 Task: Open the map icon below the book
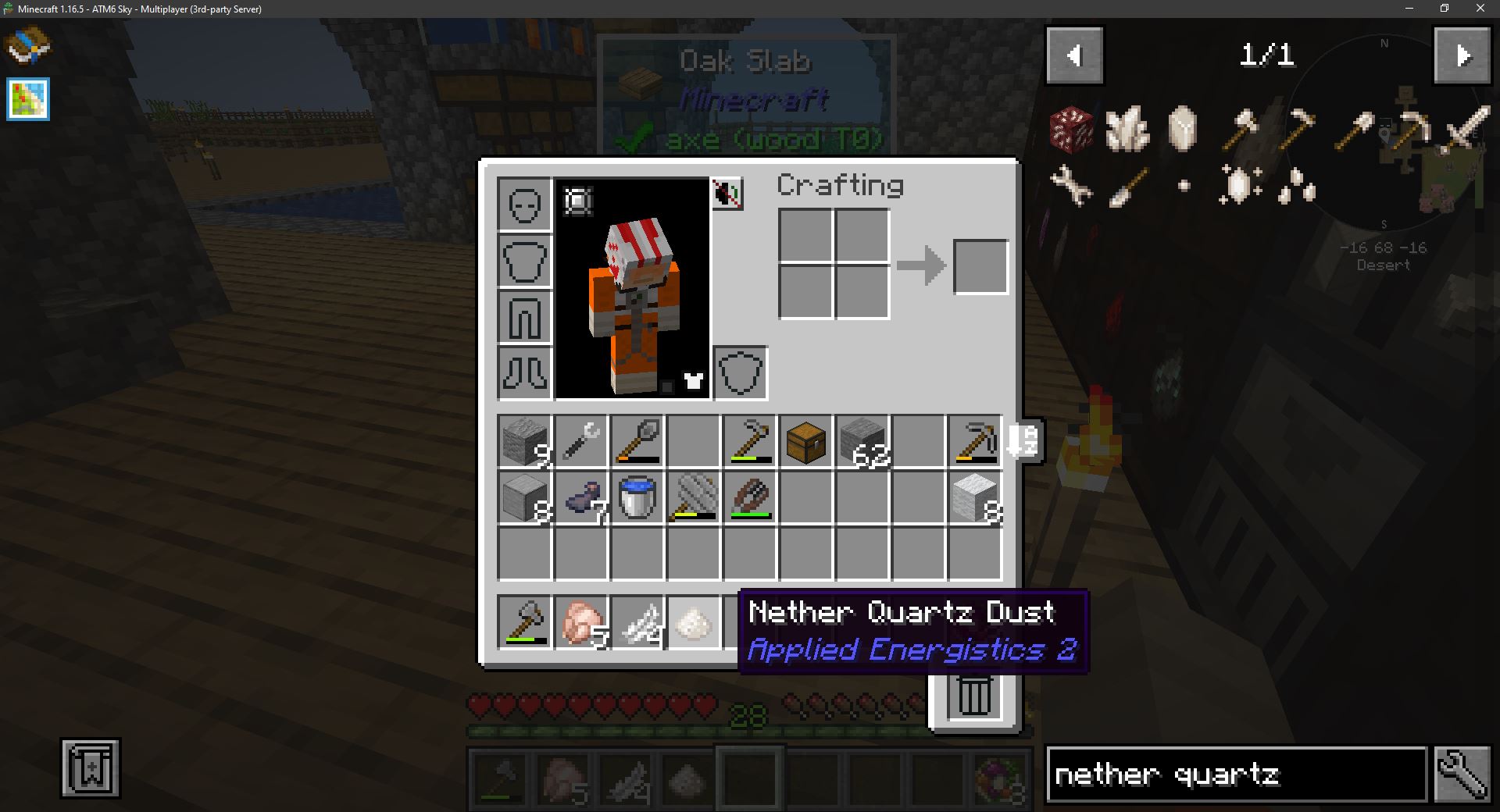(28, 99)
